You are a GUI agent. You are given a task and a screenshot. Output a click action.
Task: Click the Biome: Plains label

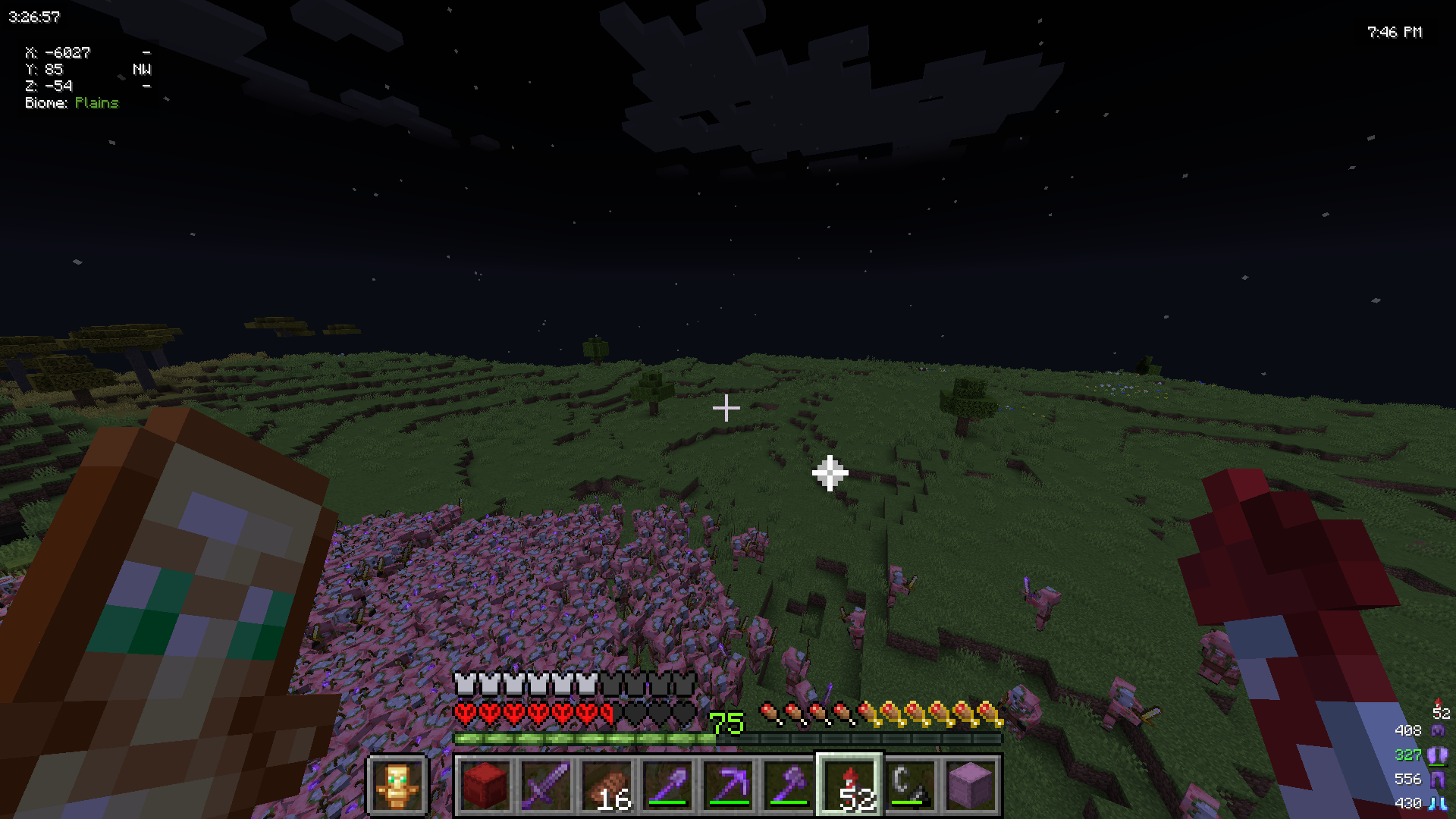[x=71, y=103]
